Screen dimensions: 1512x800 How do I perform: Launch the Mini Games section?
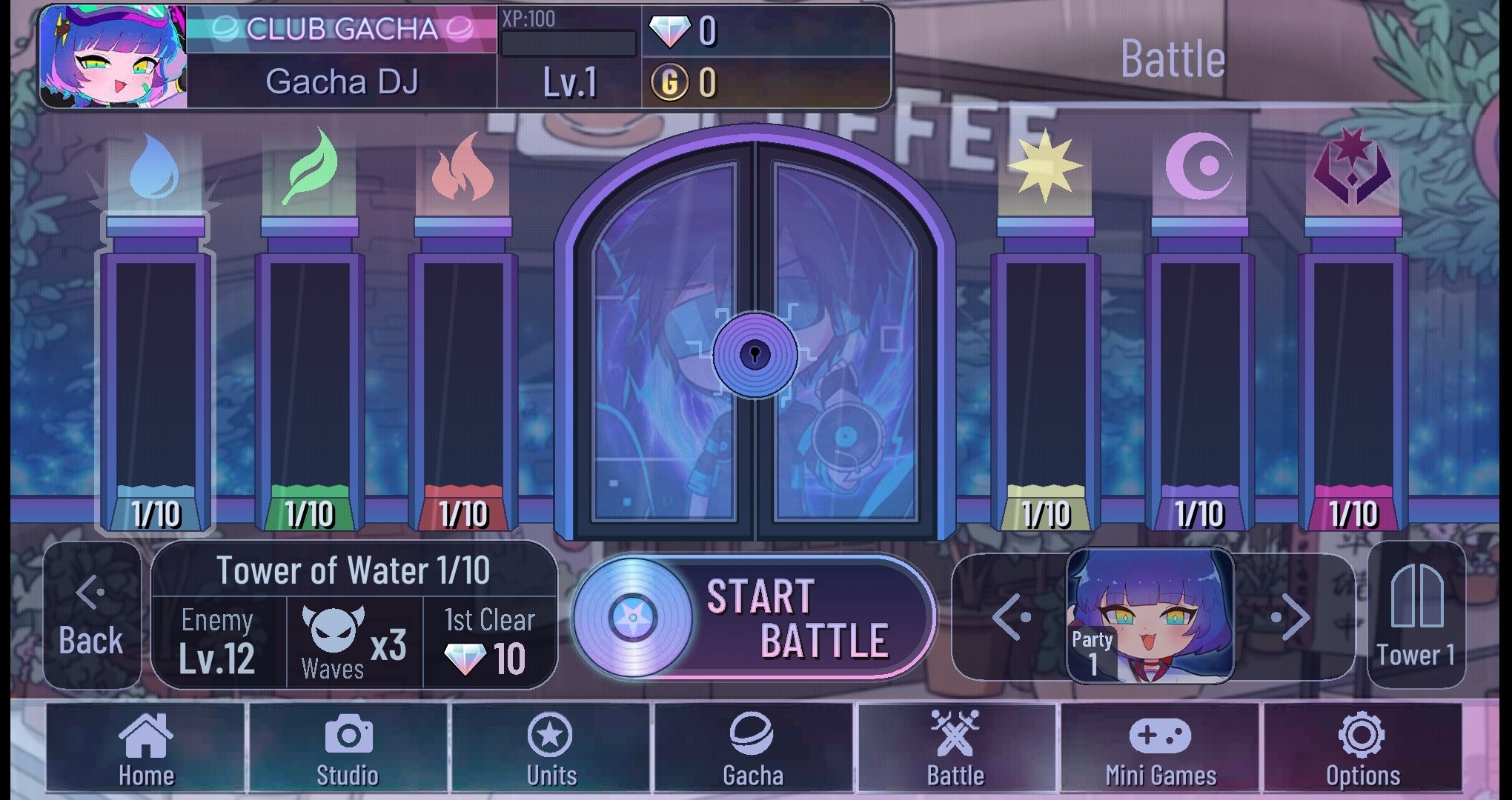1160,748
